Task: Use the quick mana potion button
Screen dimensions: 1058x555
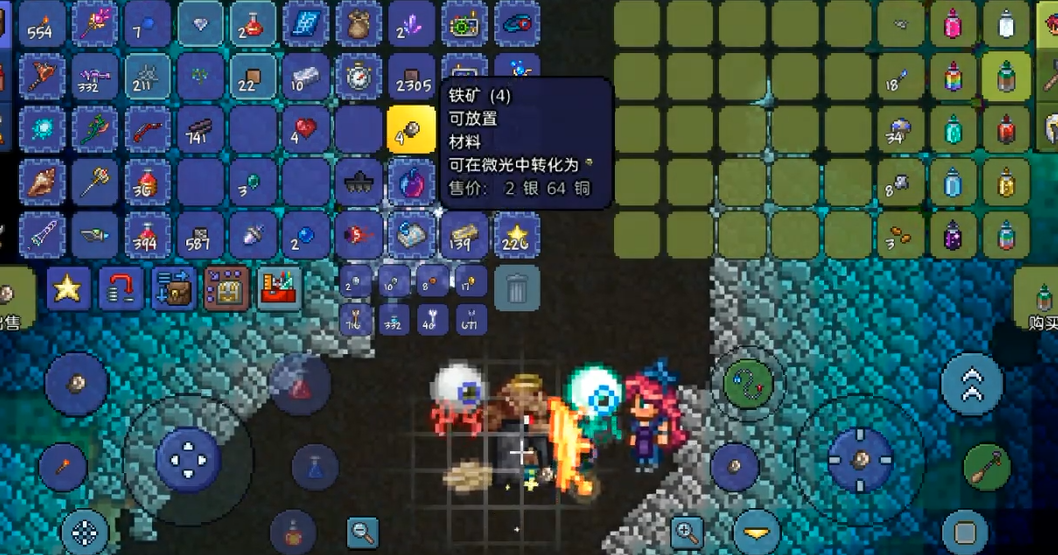Action: (315, 466)
